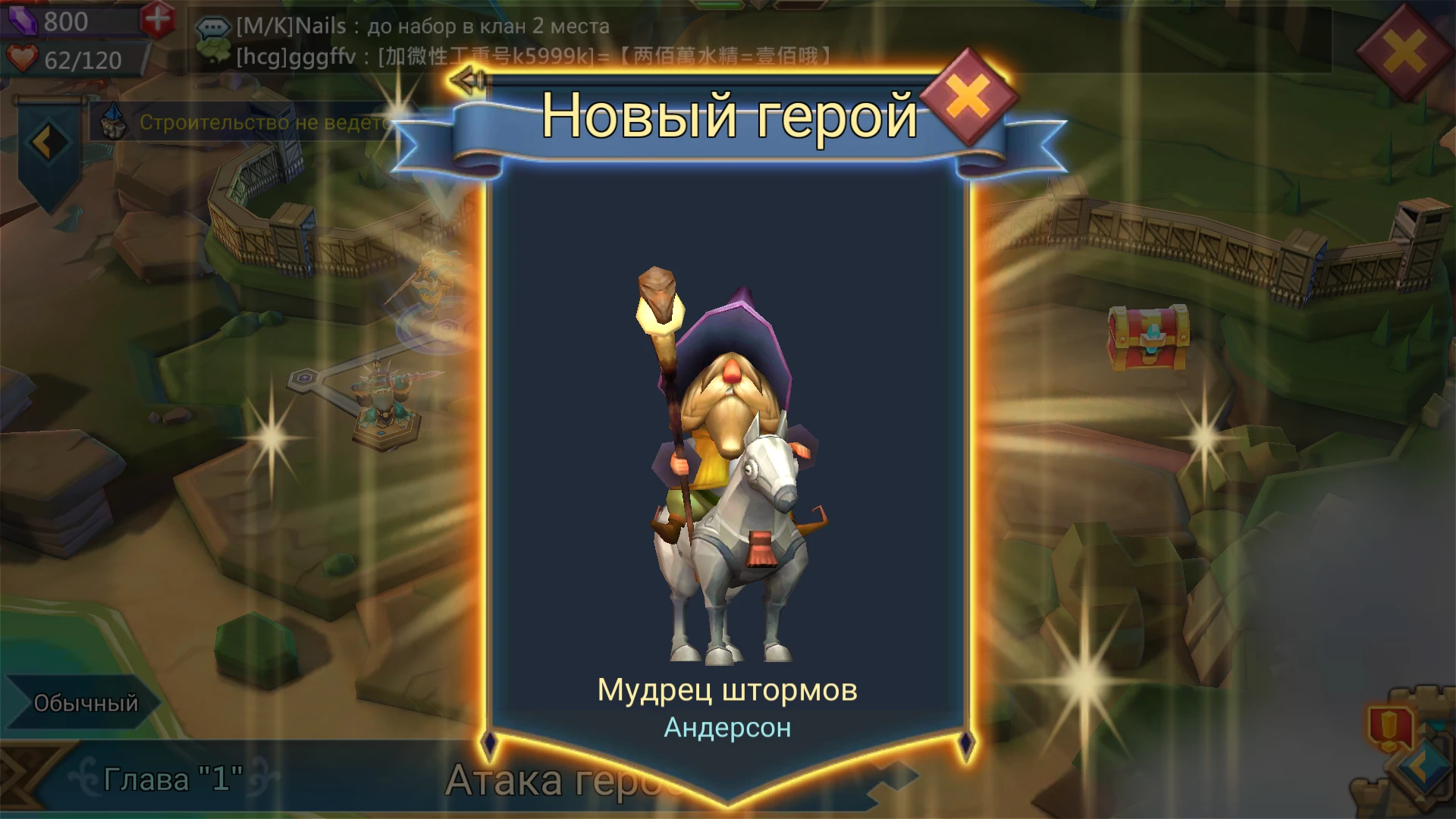Tap the chat speech bubble icon
The image size is (1456, 819).
tap(215, 27)
